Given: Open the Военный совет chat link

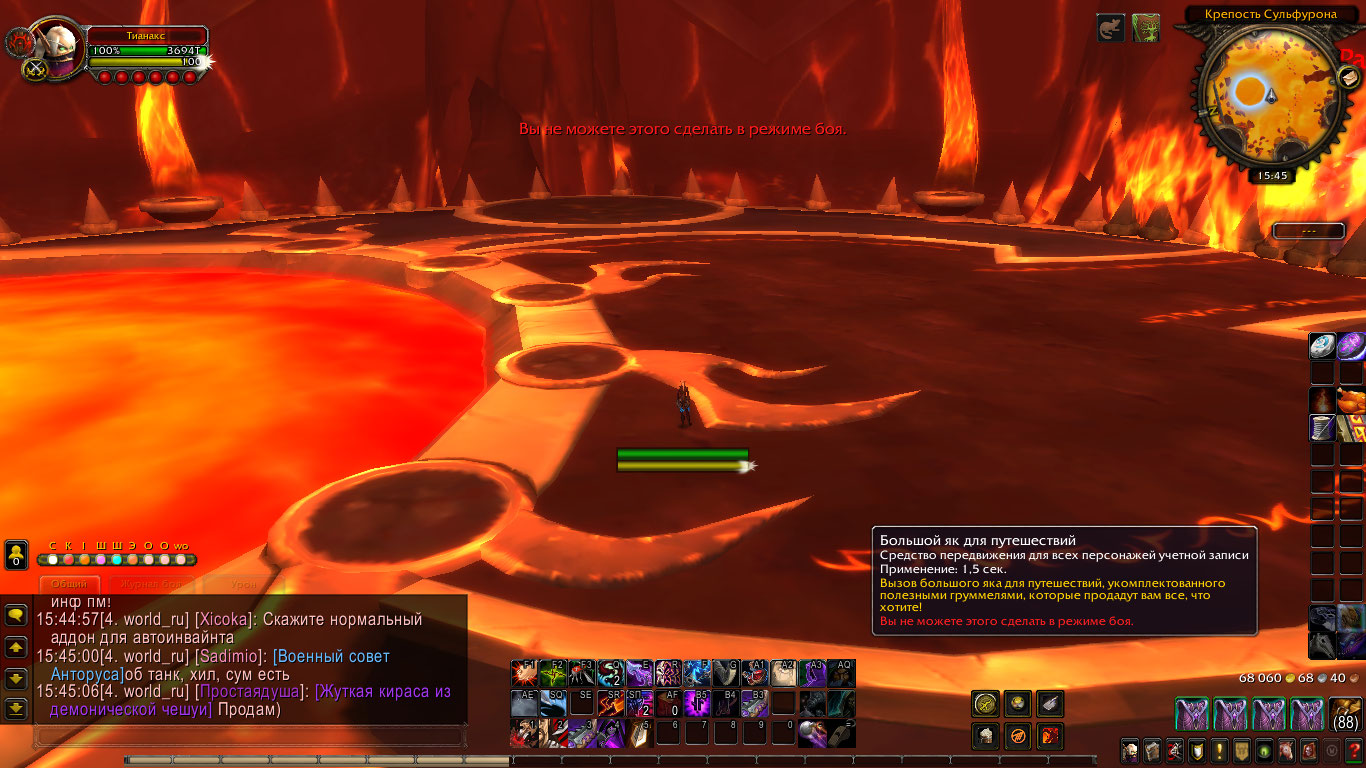Looking at the screenshot, I should pos(330,657).
